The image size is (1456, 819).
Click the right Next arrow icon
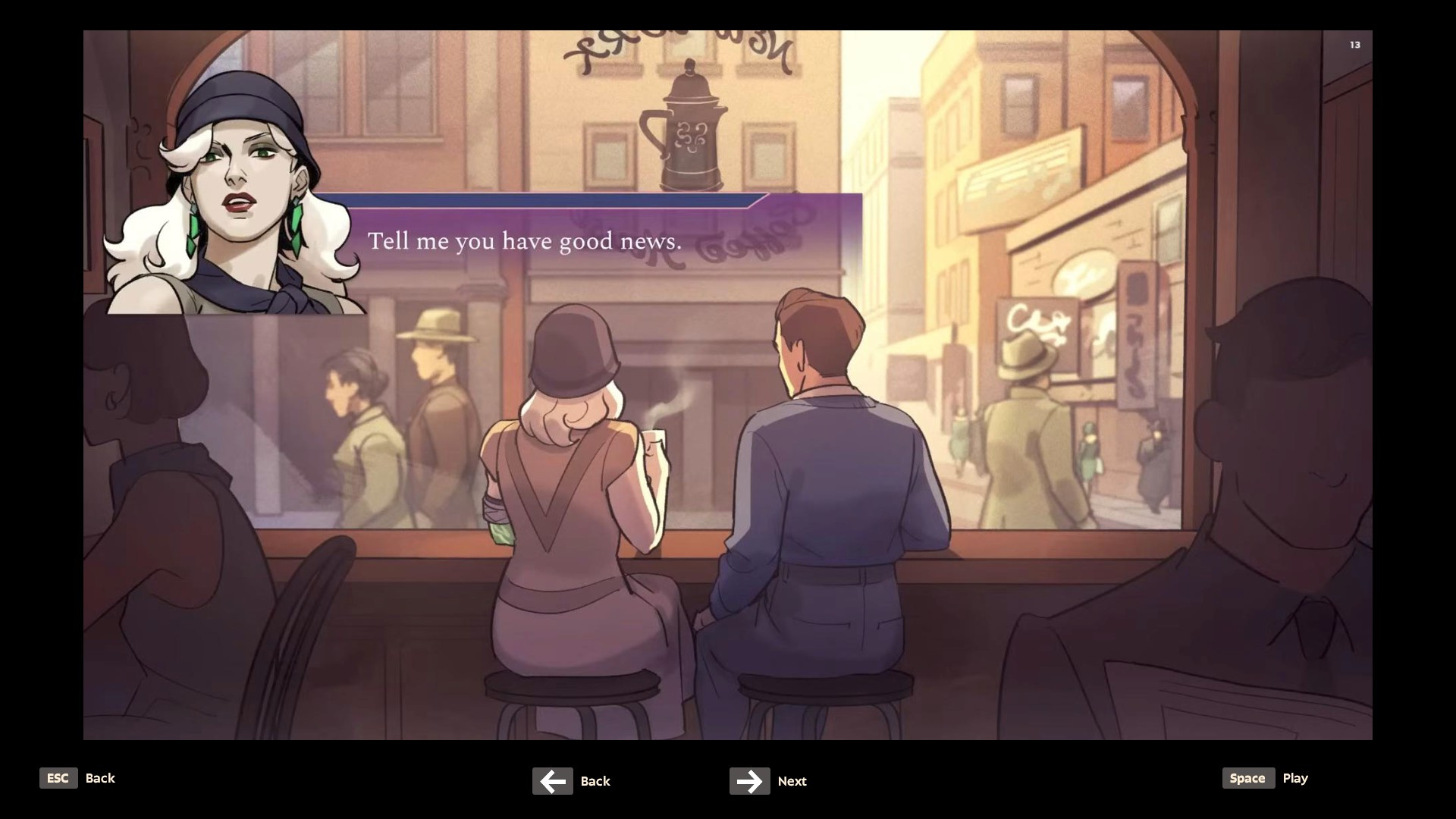[x=749, y=781]
